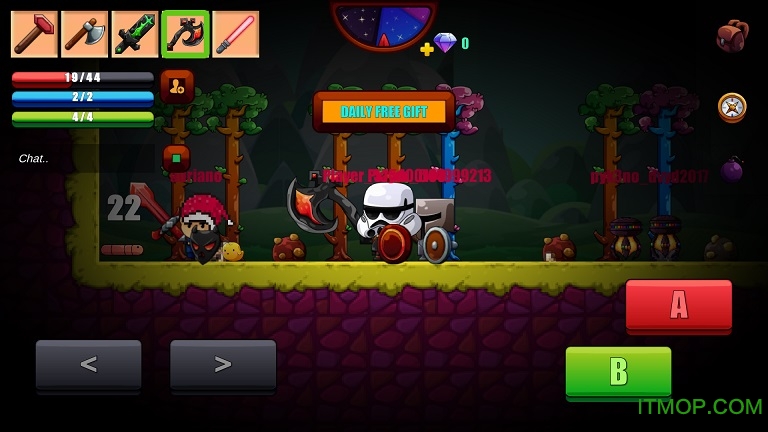Viewport: 768px width, 432px height.
Task: Equip the green-glowing dark sword
Action: 135,34
